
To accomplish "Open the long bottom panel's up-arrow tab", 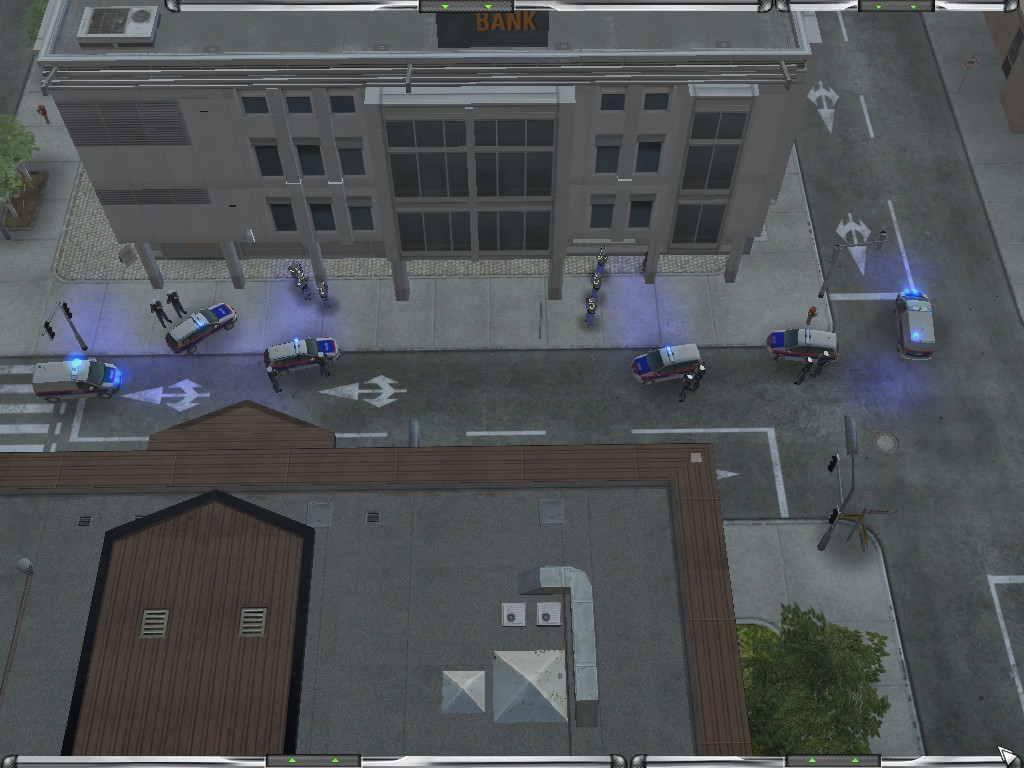I will 313,761.
